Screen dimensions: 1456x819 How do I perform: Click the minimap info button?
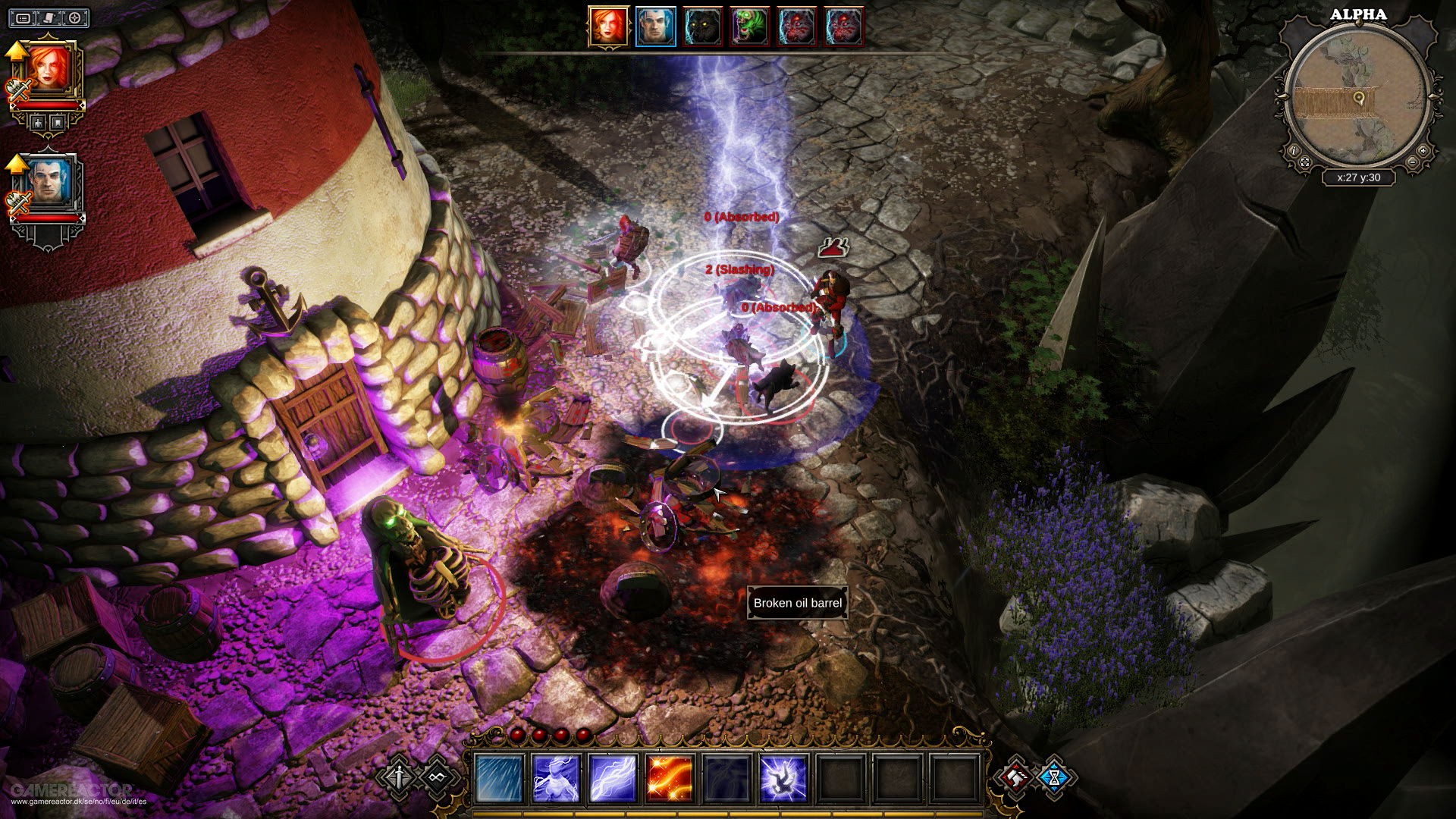(1294, 150)
